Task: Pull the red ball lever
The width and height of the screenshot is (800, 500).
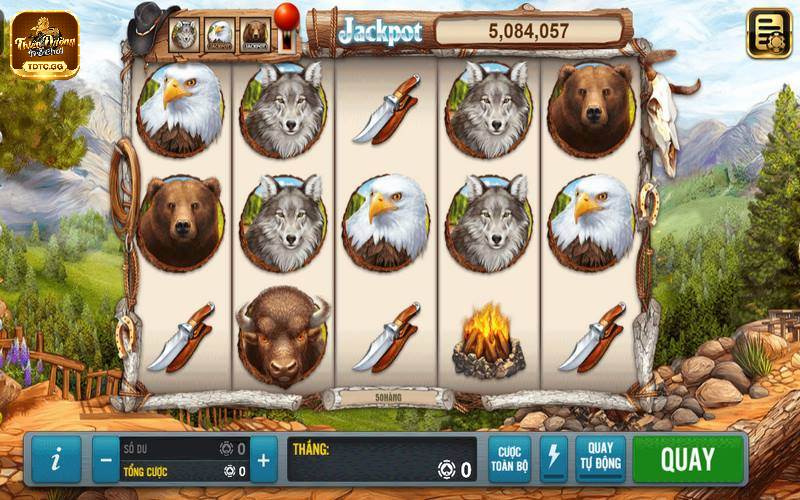Action: tap(287, 18)
